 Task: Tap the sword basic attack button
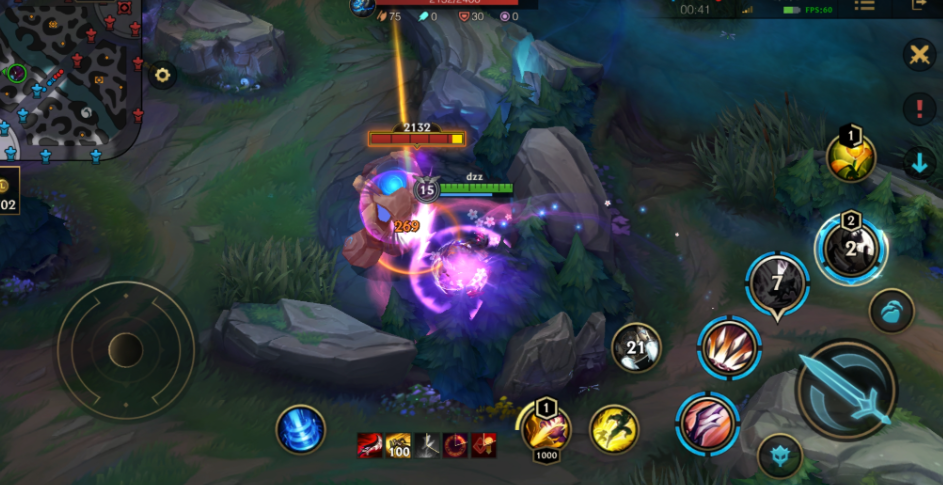tap(847, 389)
